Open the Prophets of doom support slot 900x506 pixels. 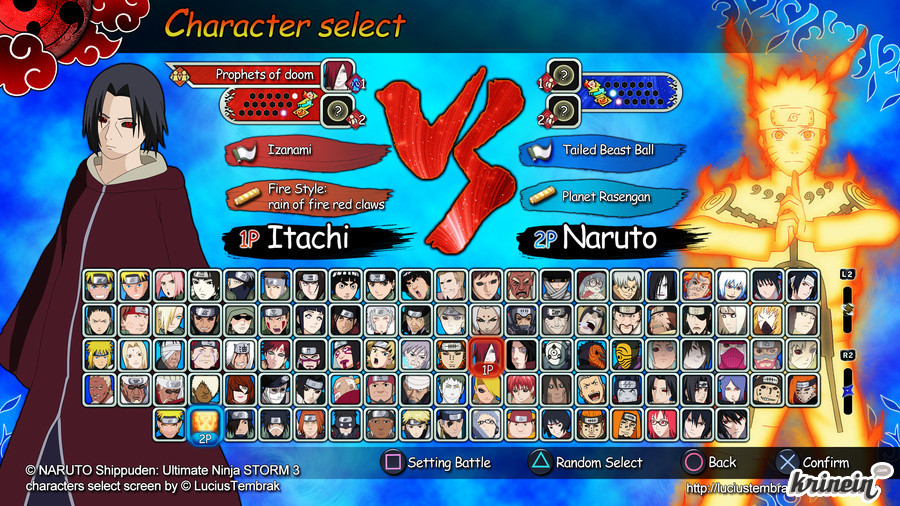pos(250,74)
